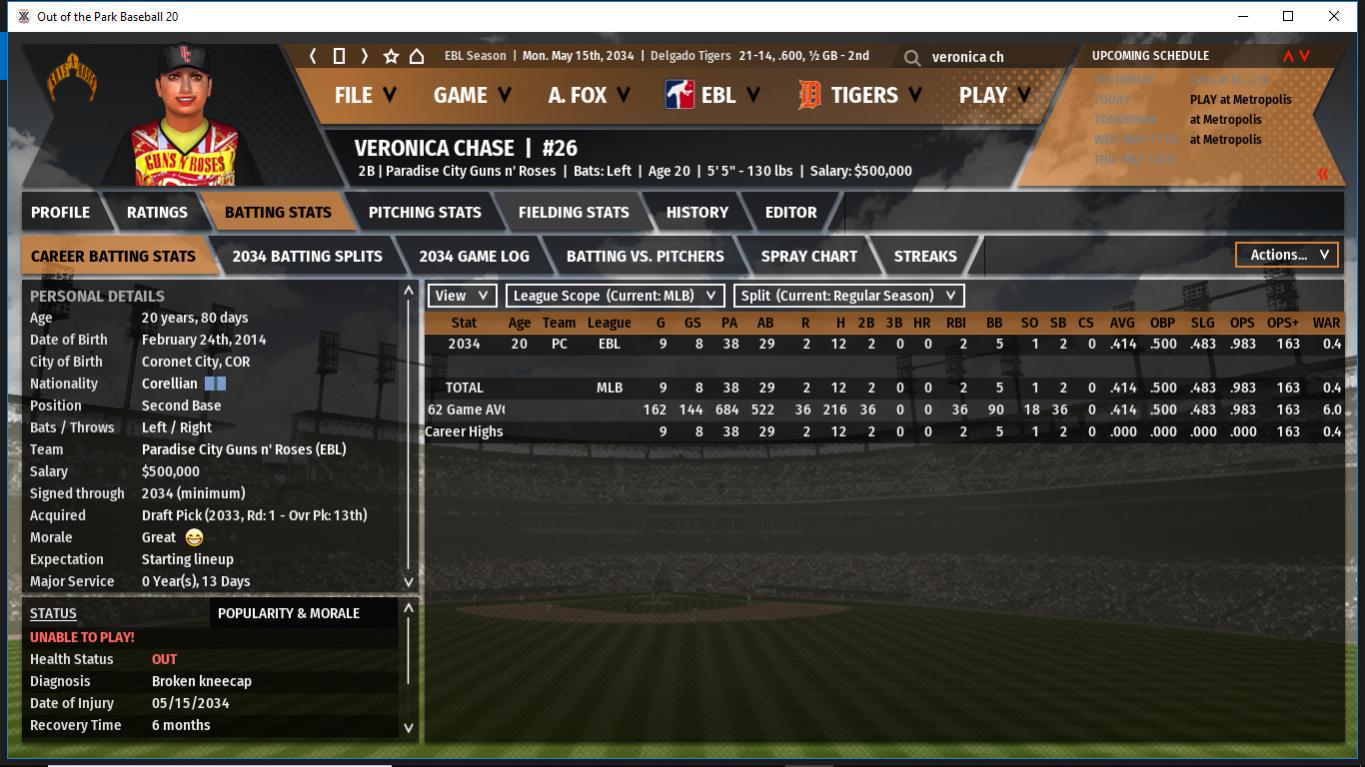Open the EBL league menu
The image size is (1365, 767).
click(713, 95)
